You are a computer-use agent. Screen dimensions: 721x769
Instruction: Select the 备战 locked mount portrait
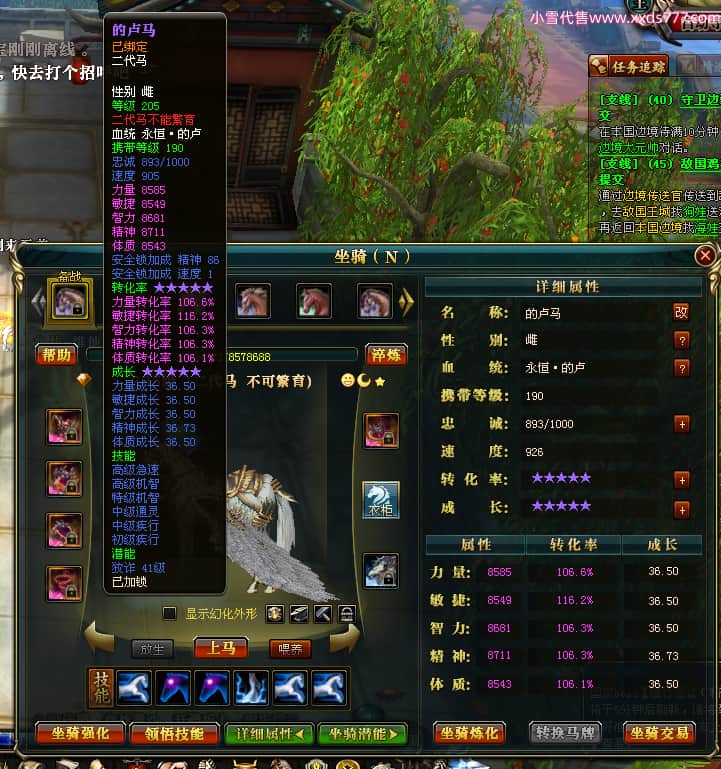coord(70,301)
